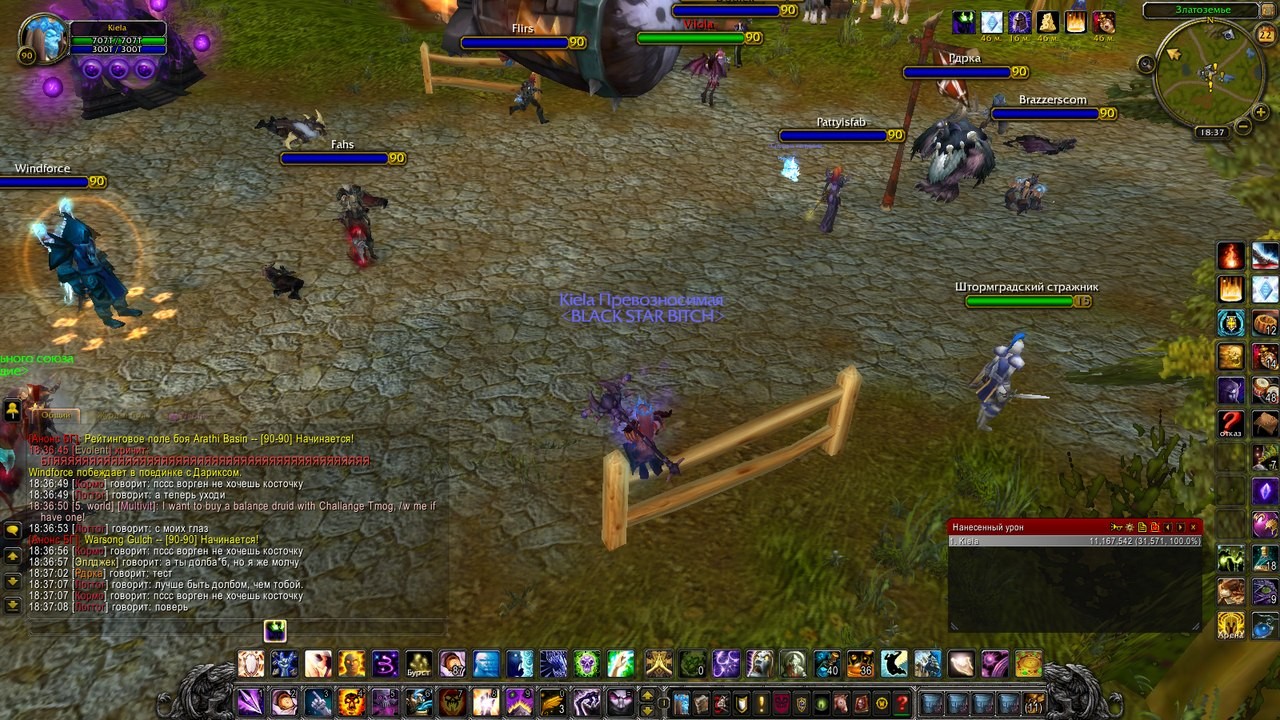Viewport: 1280px width, 720px height.
Task: Open the main backpack bag slot
Action: click(1034, 703)
